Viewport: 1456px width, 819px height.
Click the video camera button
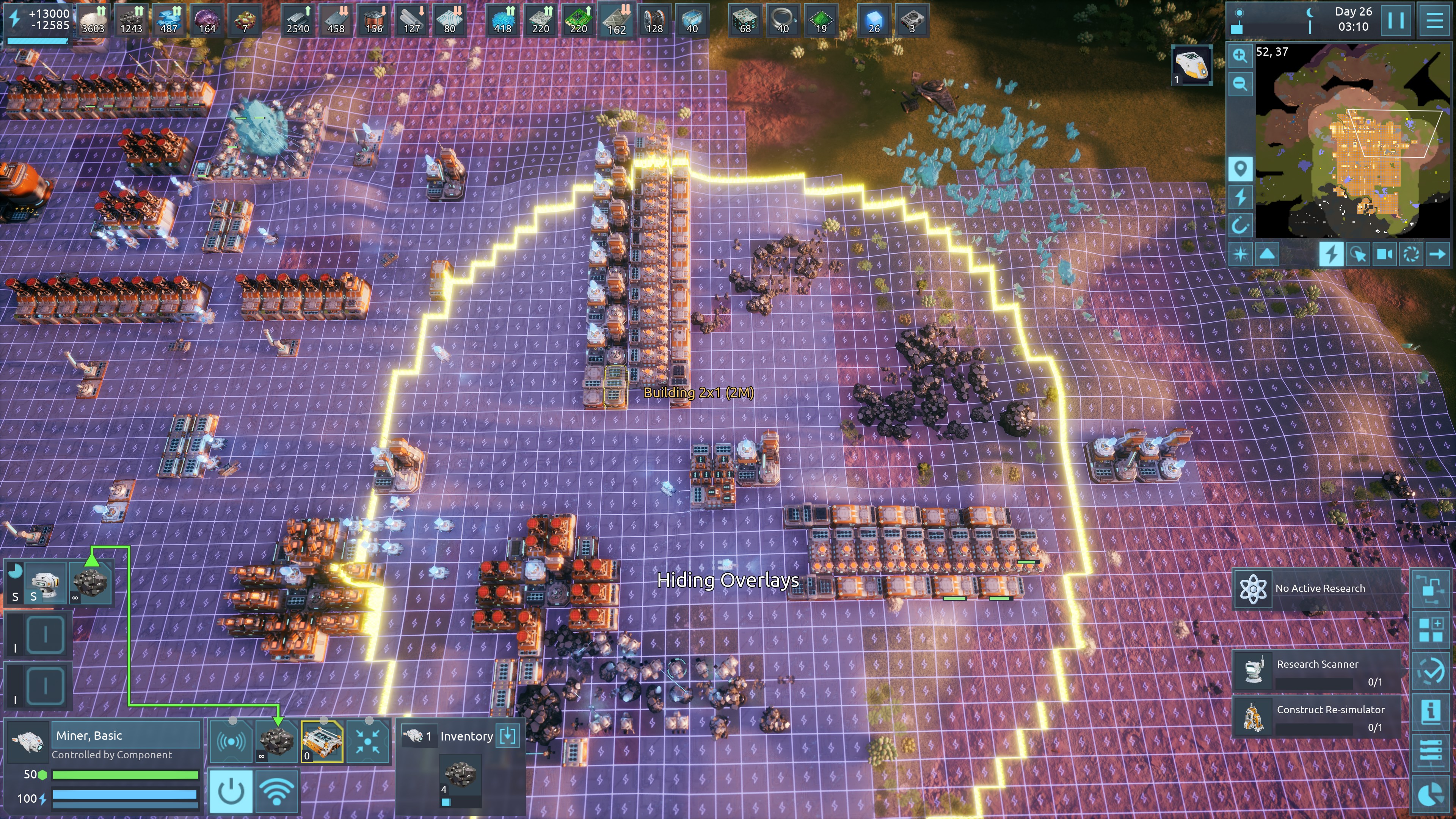pos(1384,254)
